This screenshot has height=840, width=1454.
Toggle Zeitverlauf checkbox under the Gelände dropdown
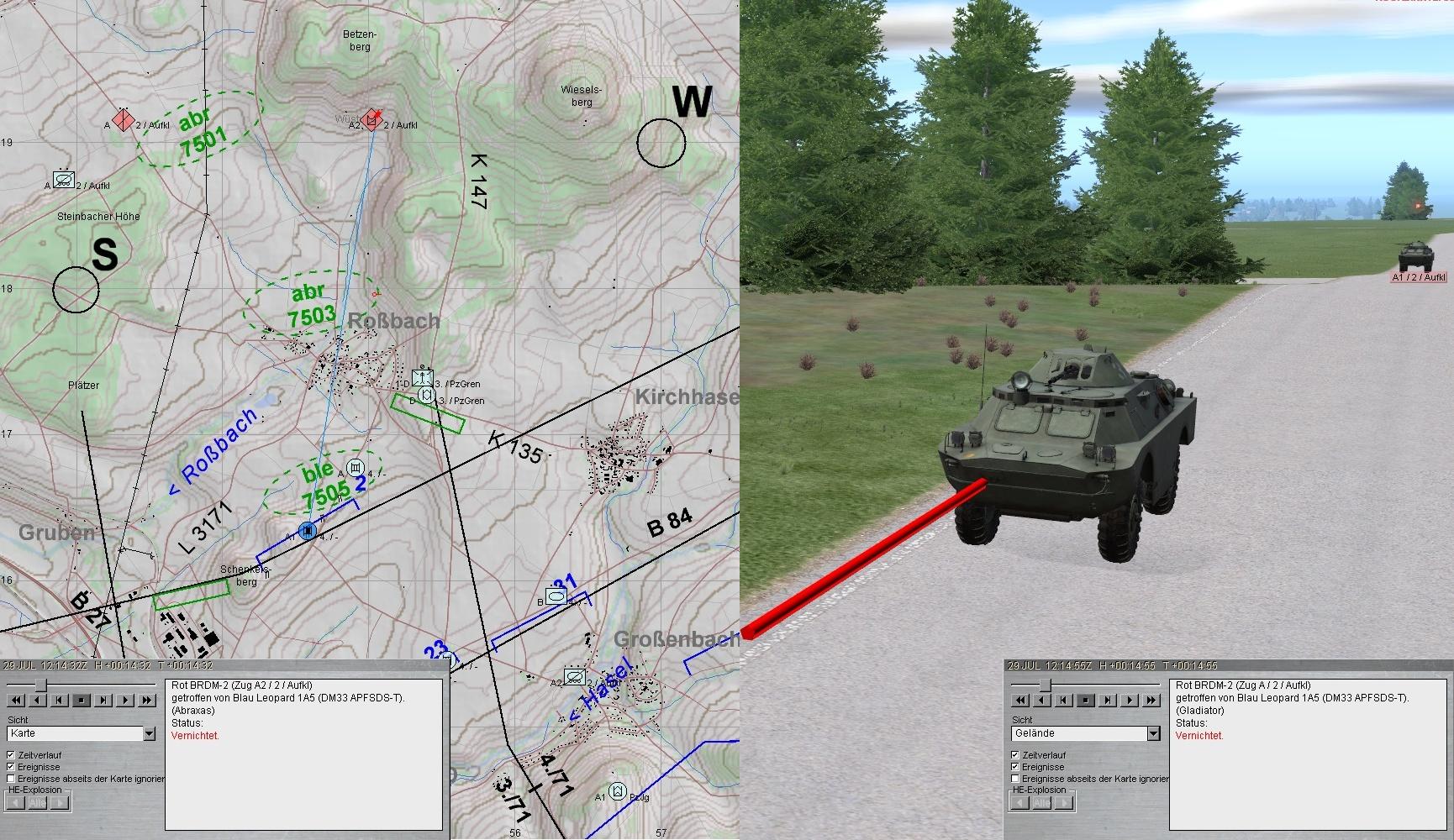click(x=1016, y=755)
